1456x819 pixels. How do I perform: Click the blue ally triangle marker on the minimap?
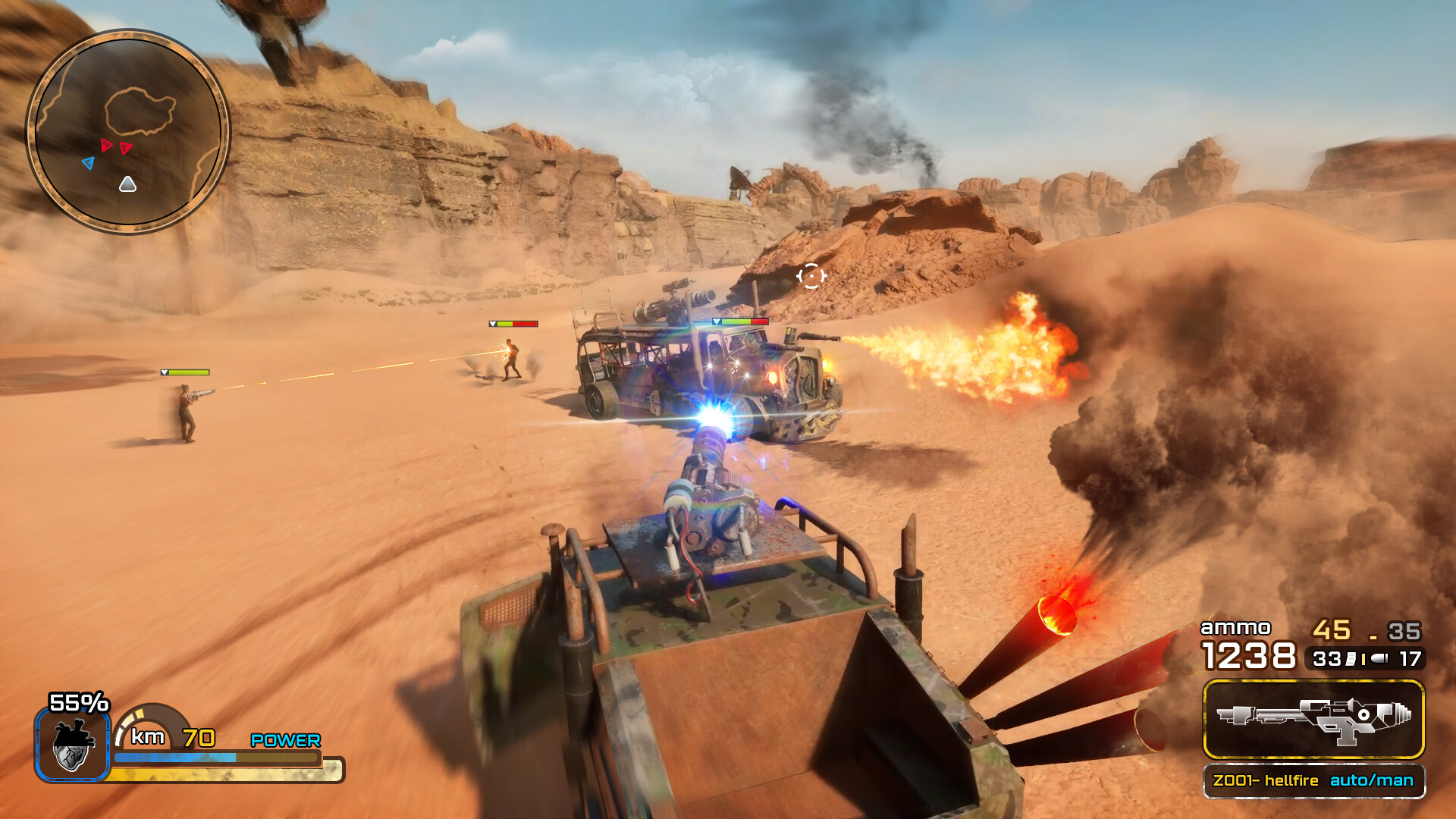pyautogui.click(x=89, y=162)
